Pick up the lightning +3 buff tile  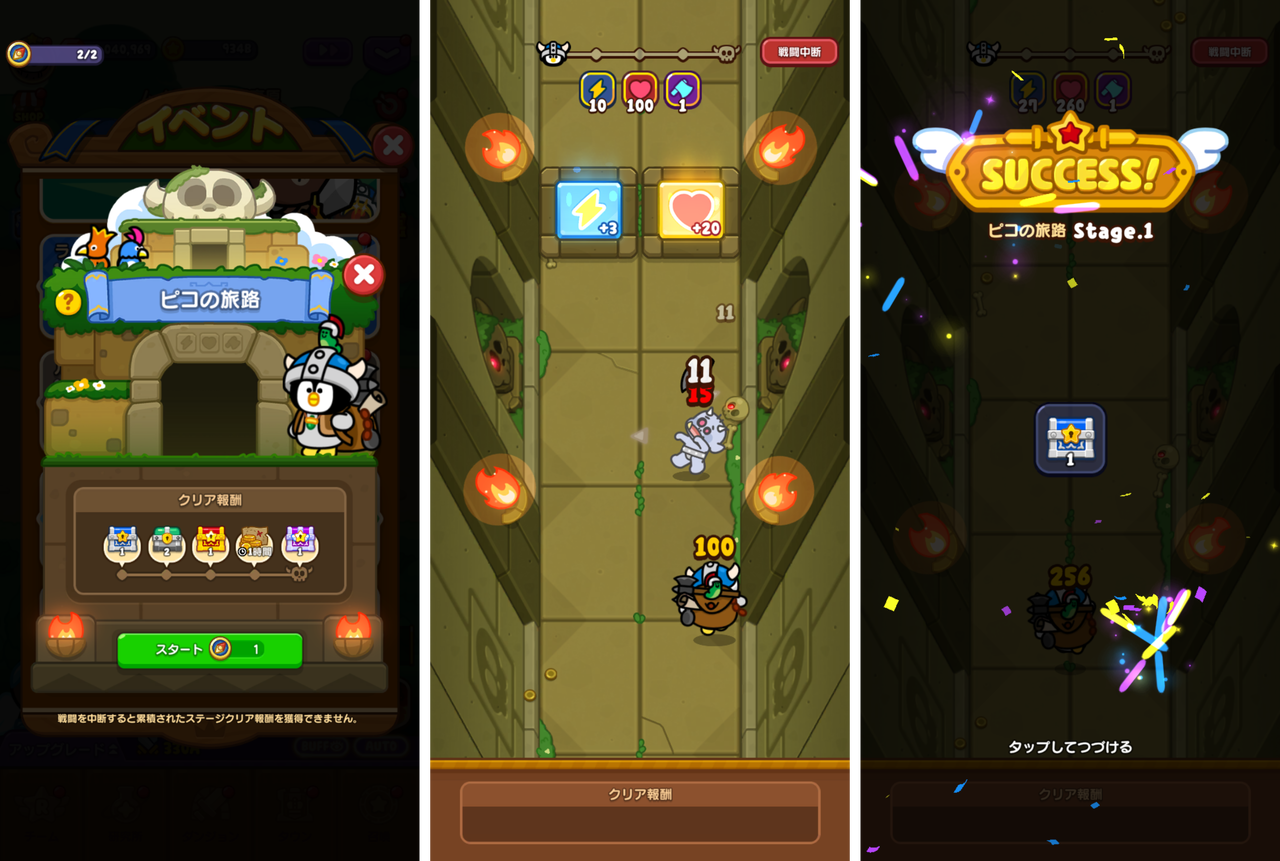click(589, 210)
